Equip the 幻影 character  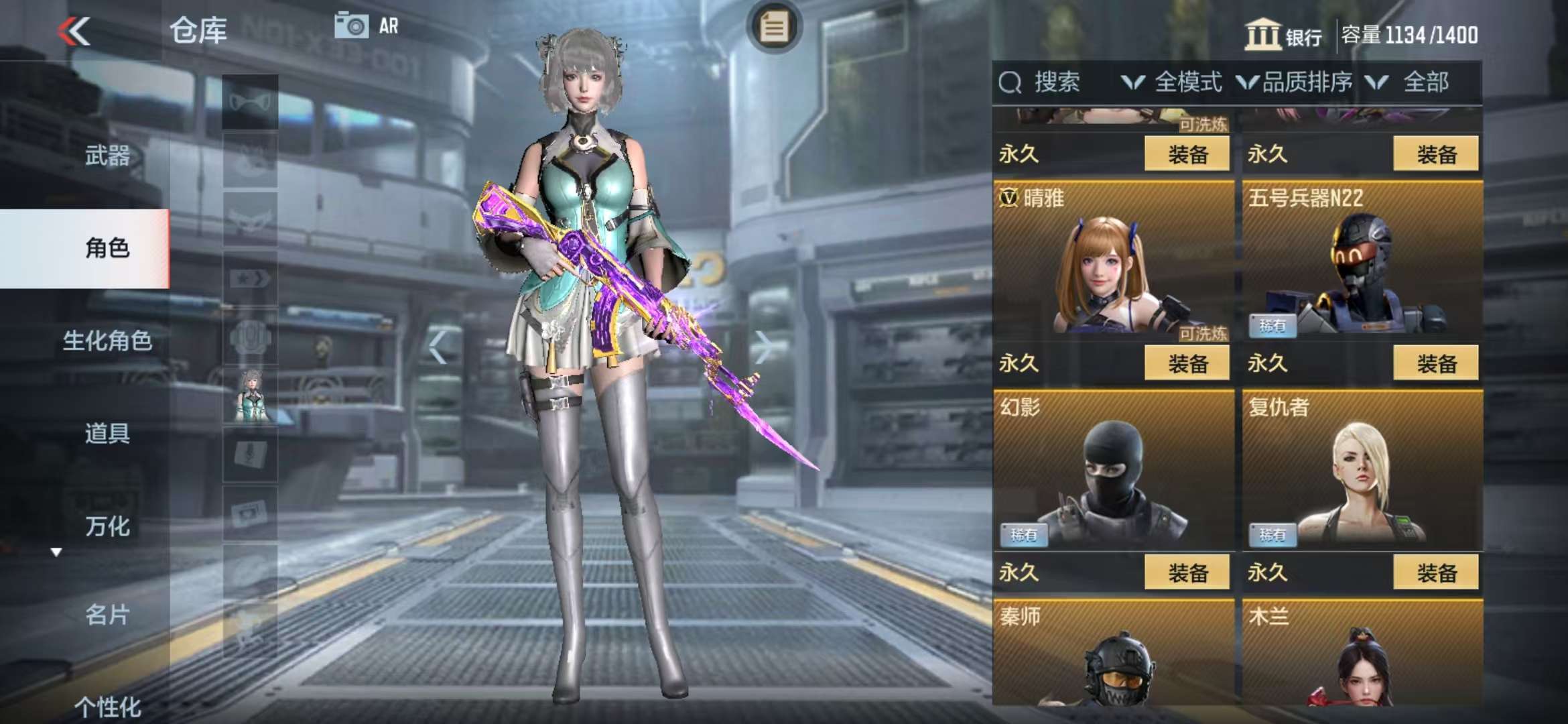pyautogui.click(x=1187, y=572)
